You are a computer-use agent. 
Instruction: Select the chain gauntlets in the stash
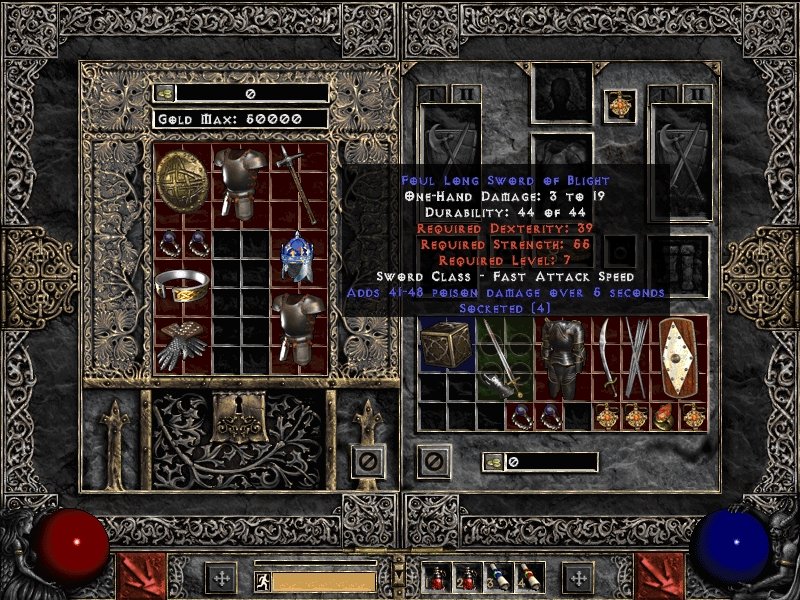[x=182, y=344]
